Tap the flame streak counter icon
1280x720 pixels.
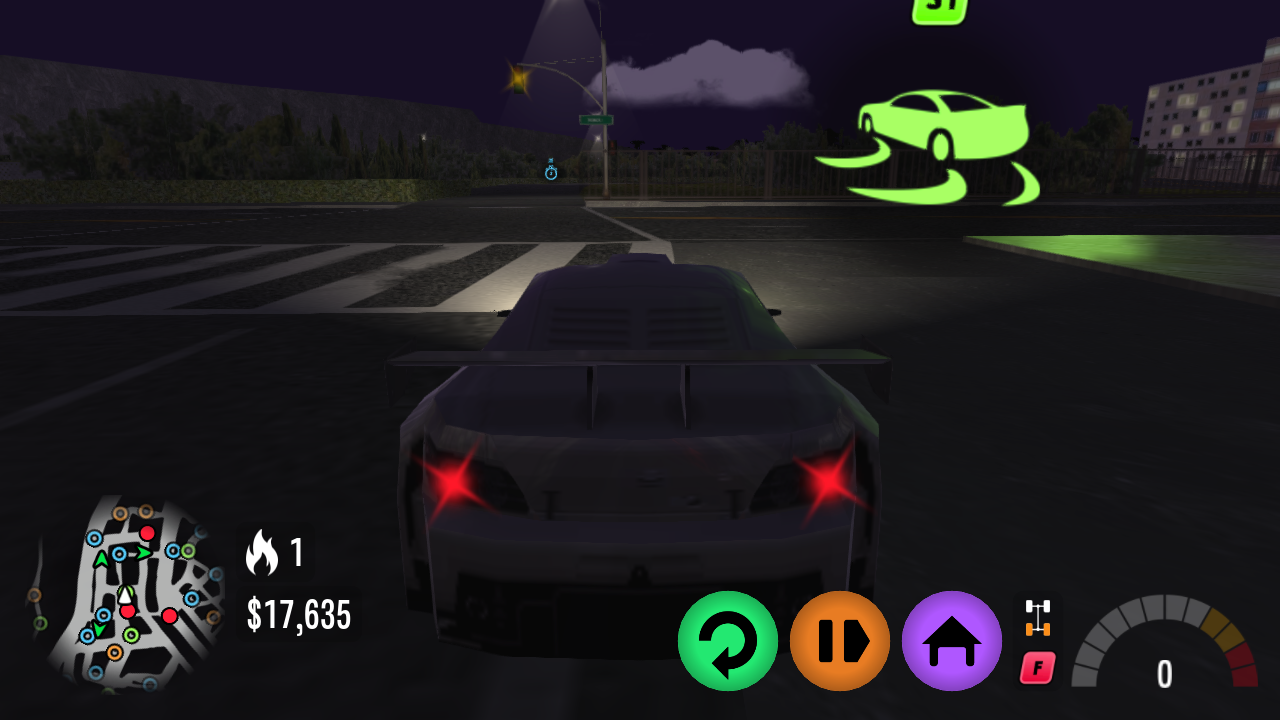(262, 552)
